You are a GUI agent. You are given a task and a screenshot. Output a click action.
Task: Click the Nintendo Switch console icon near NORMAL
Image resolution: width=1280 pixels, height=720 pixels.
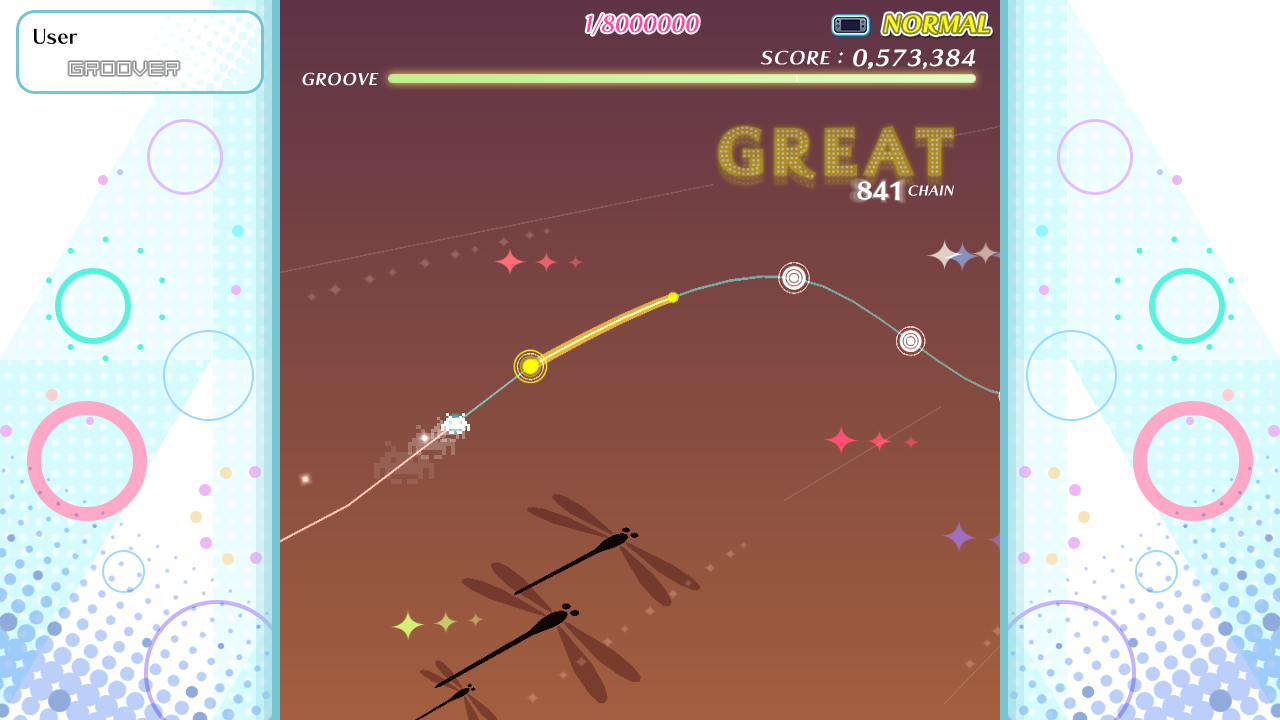pos(850,25)
